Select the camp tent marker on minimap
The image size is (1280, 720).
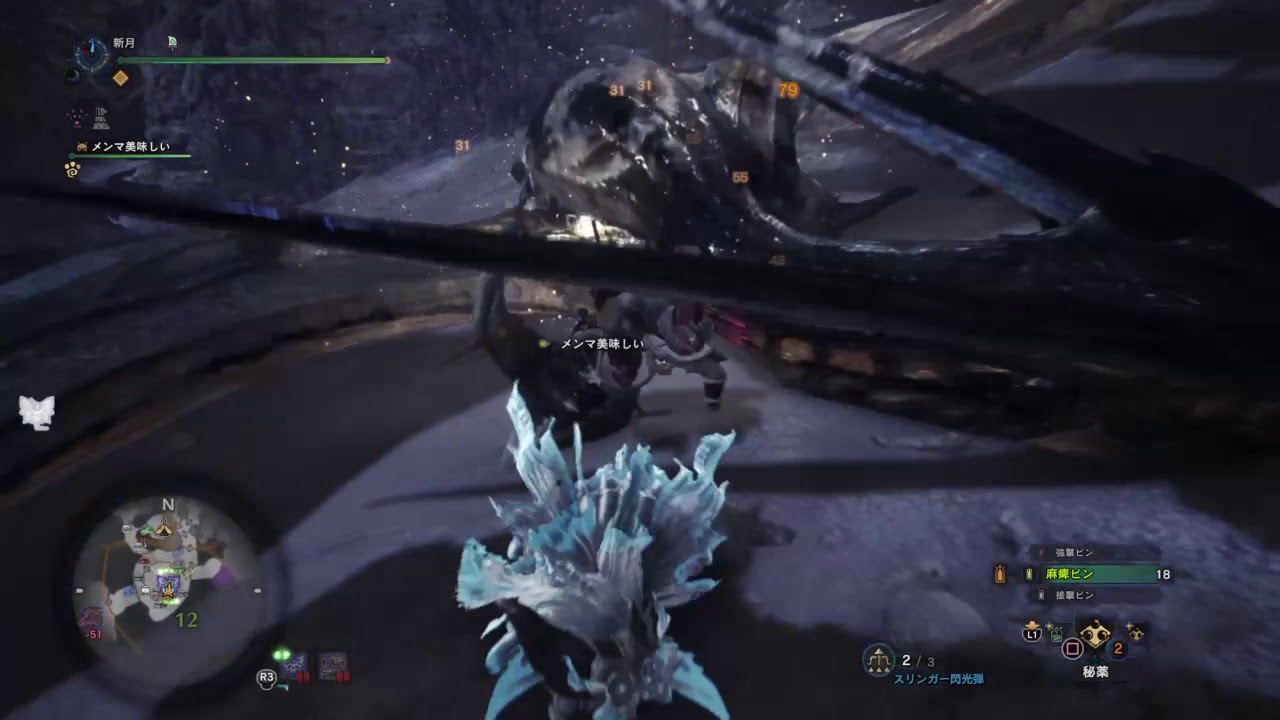164,526
